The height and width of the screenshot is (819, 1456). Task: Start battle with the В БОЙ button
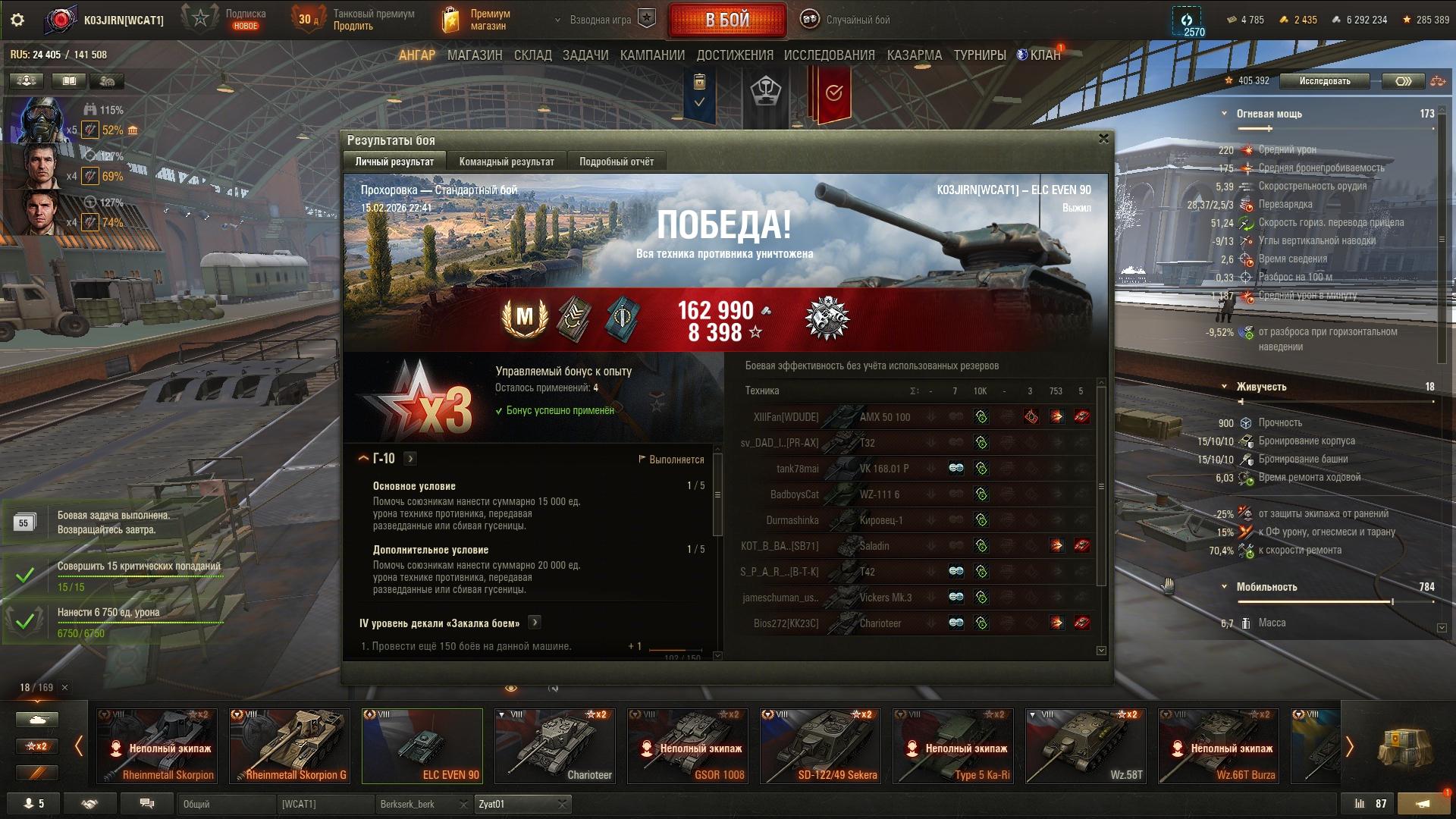(x=726, y=20)
